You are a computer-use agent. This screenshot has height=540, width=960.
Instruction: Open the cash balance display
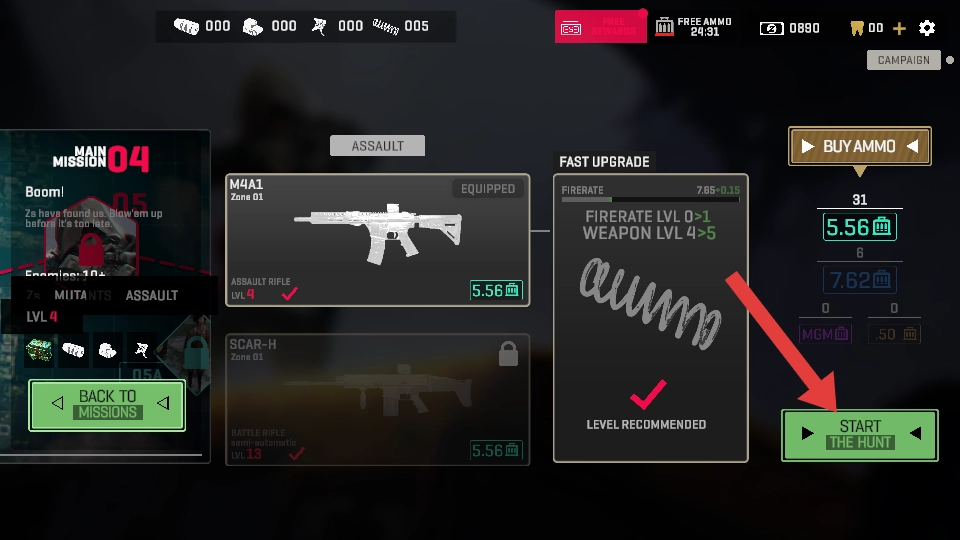coord(791,28)
